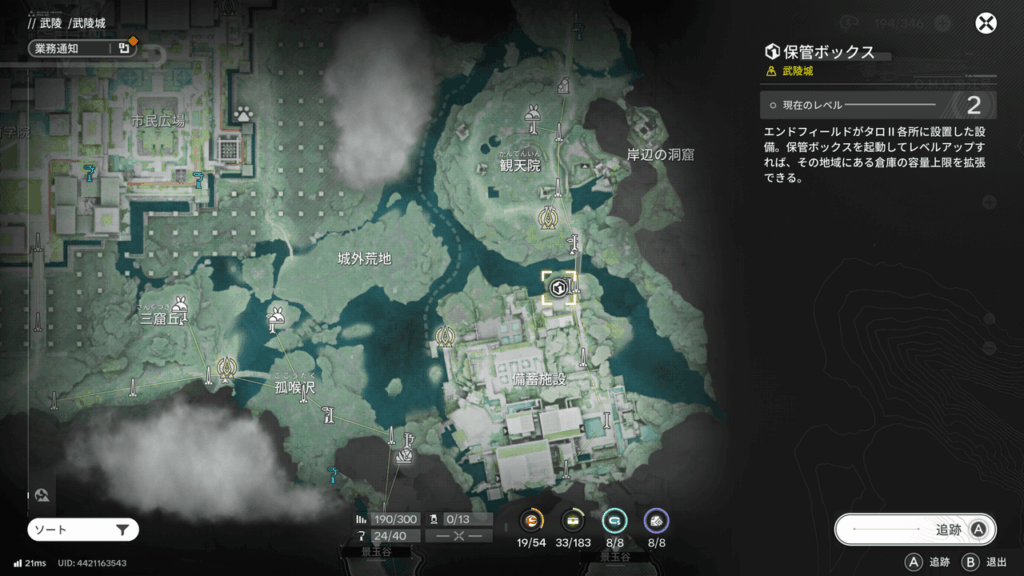
Task: Select the paw print marker near 市民広場
Action: [243, 114]
